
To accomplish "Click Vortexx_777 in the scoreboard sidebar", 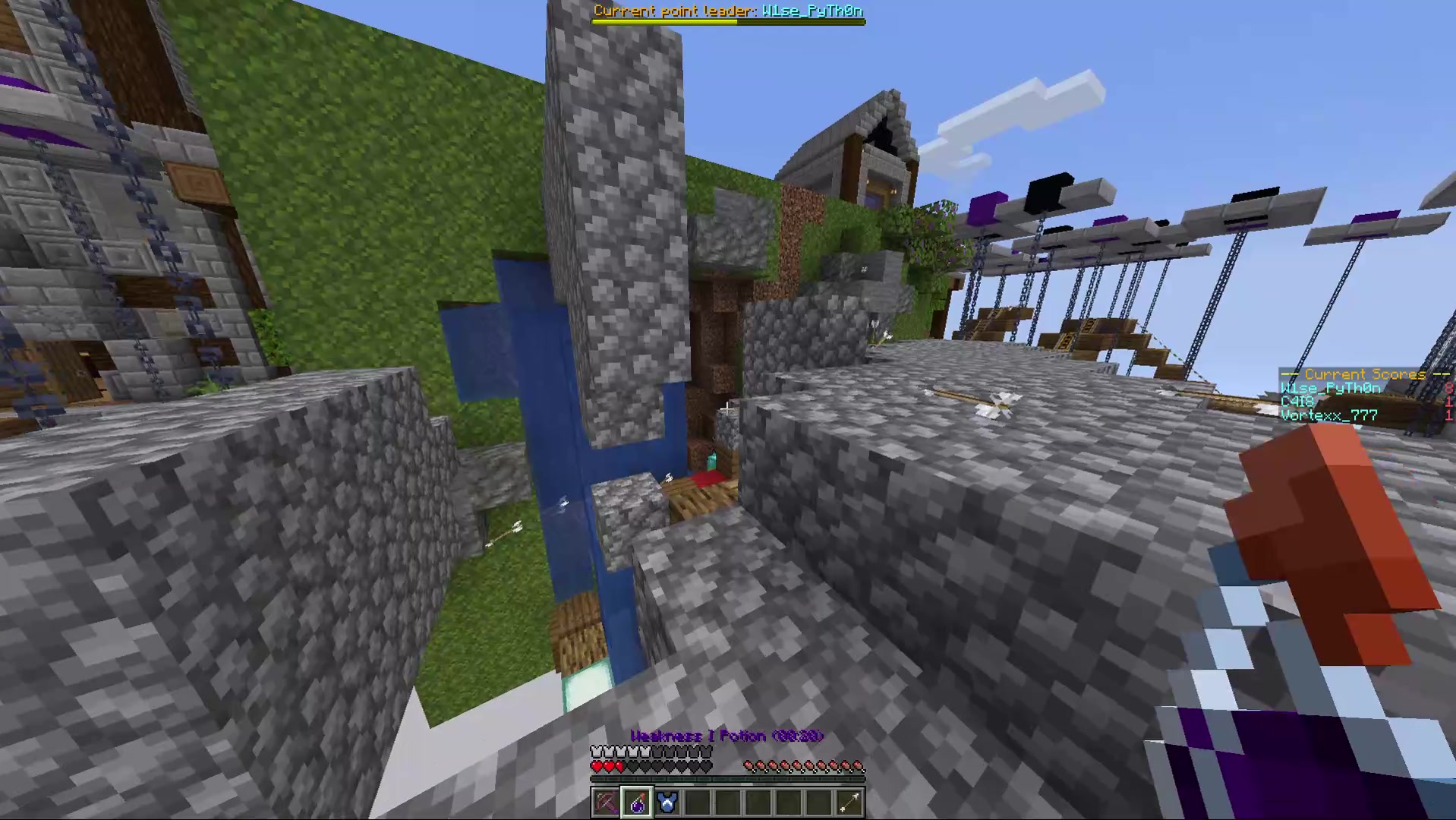I will coord(1328,415).
